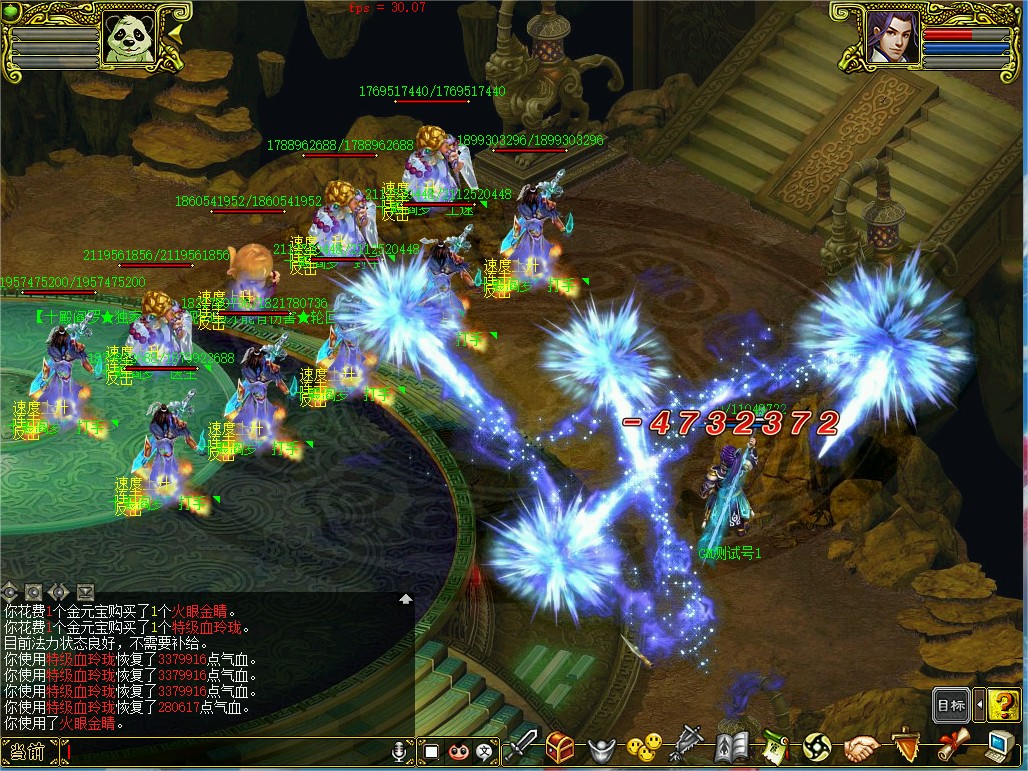Toggle the microphone voice chat icon
1028x771 pixels.
tap(400, 750)
